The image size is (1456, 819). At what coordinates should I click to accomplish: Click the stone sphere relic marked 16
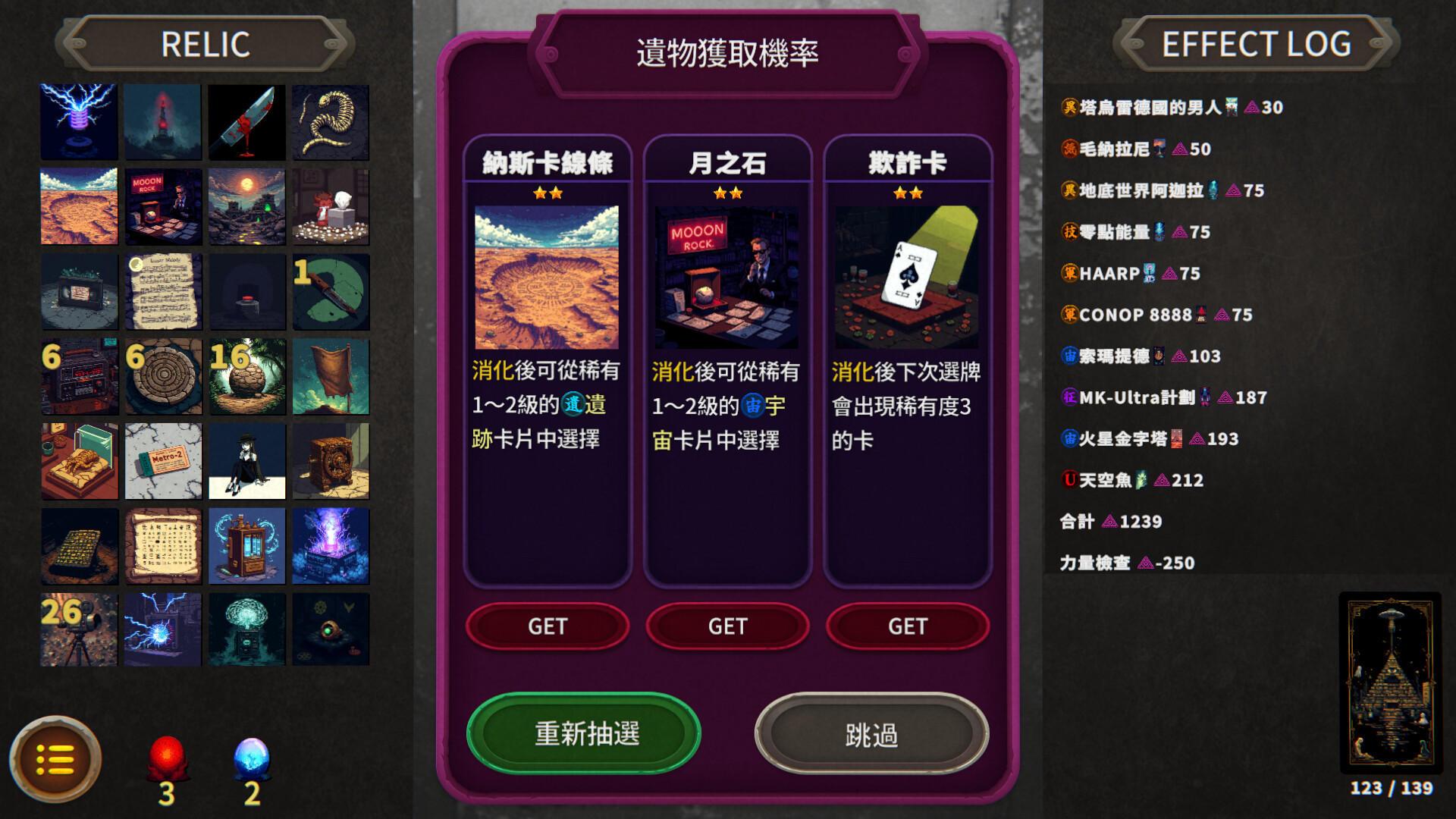246,377
